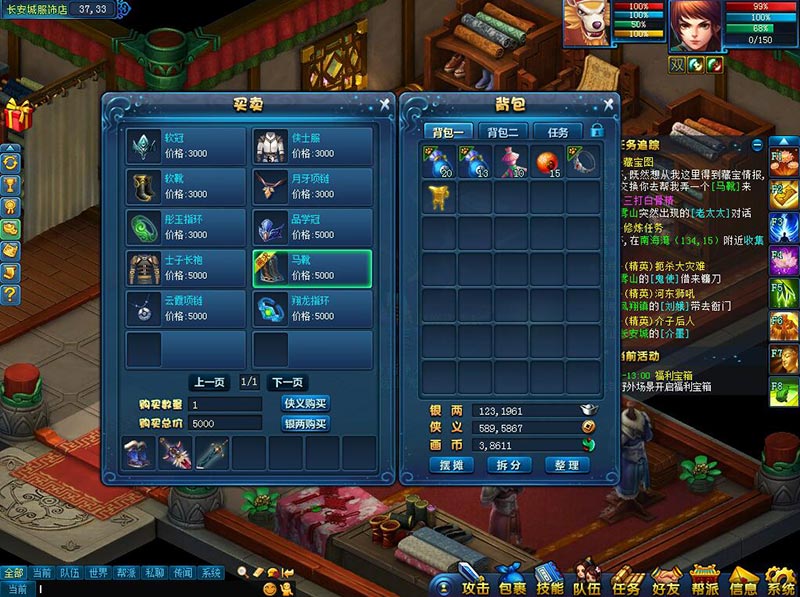Buy with 侠义购买 button

point(305,403)
